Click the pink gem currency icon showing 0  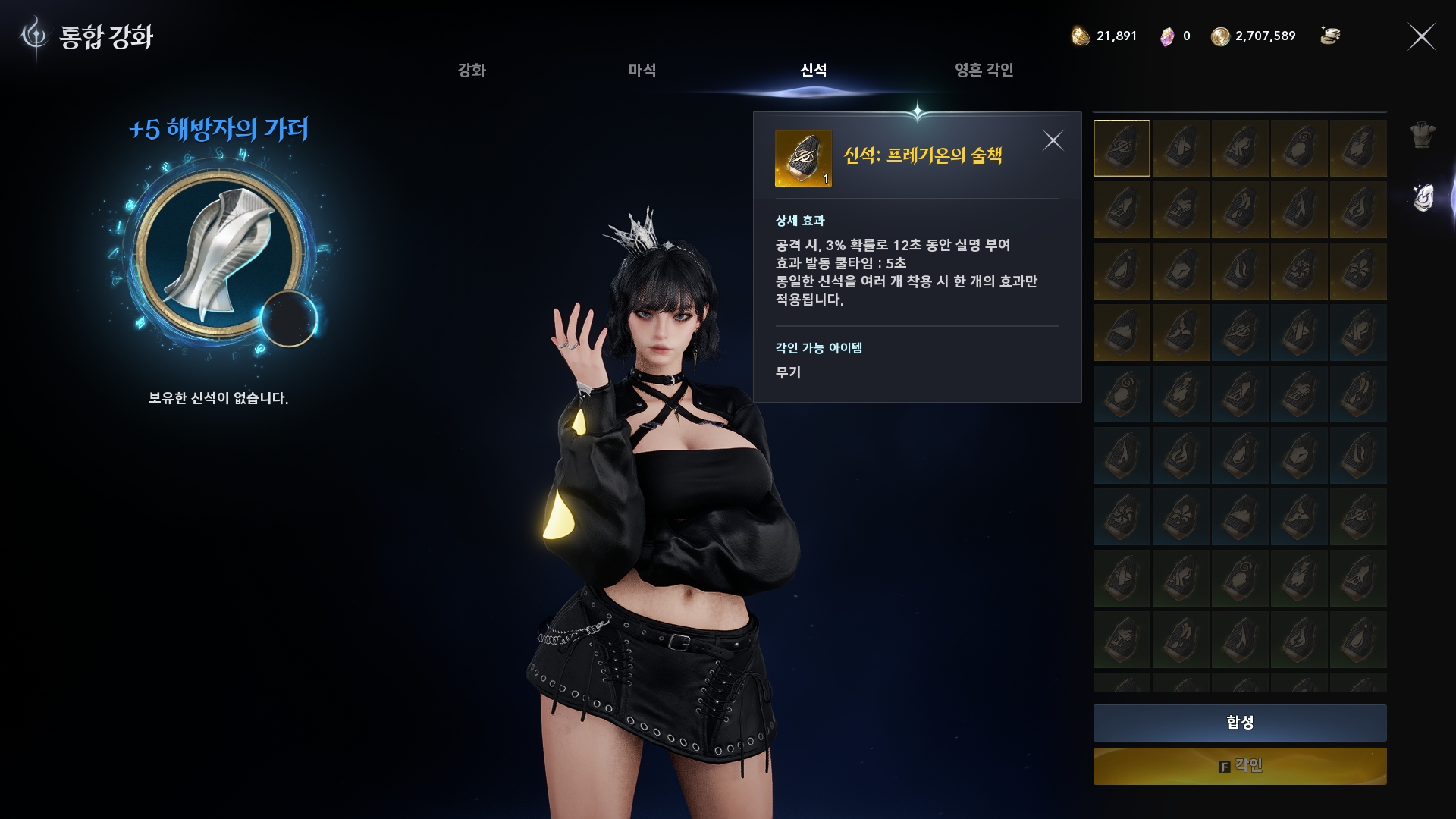coord(1166,35)
